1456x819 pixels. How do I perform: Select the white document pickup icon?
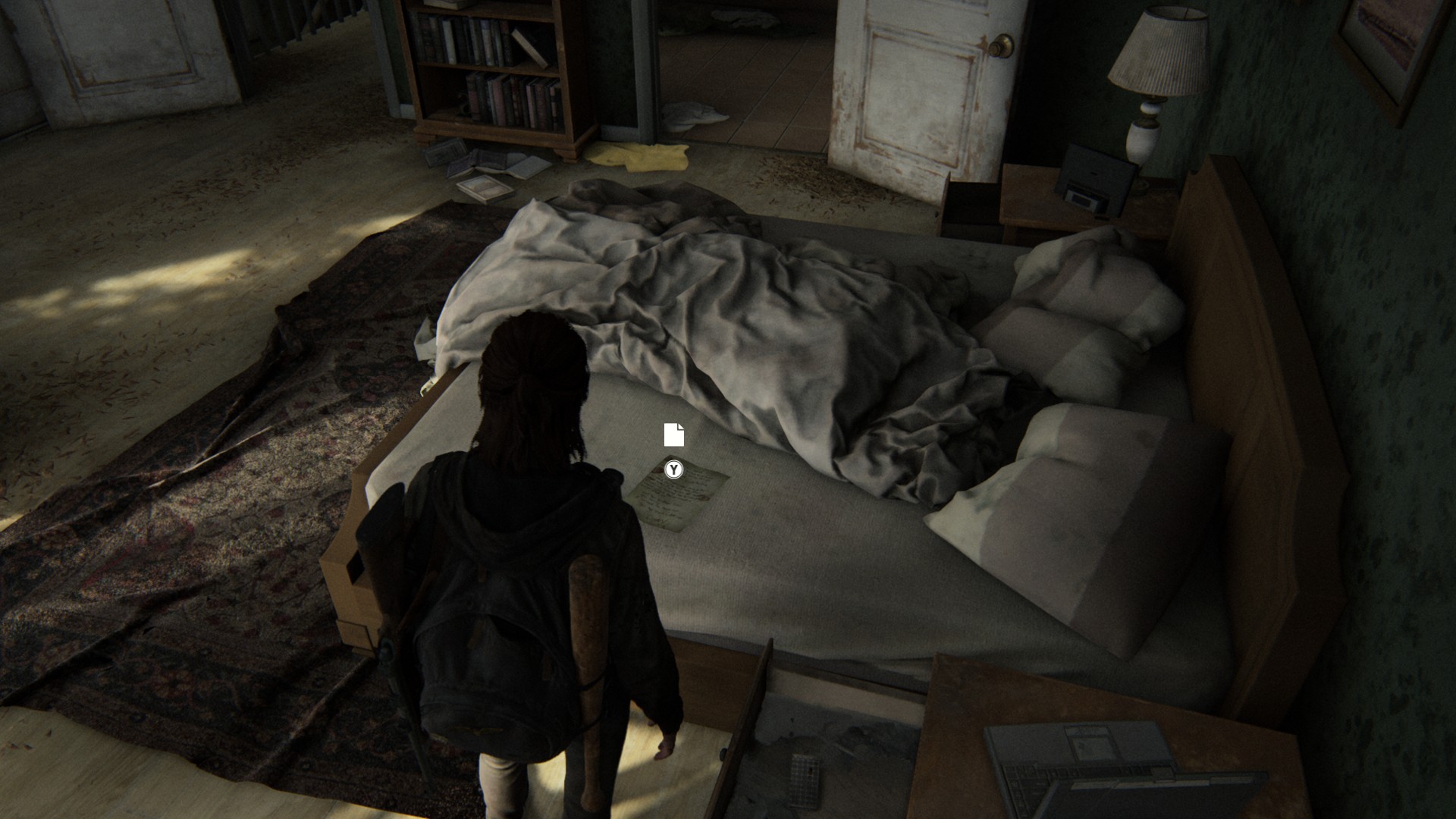pyautogui.click(x=673, y=435)
